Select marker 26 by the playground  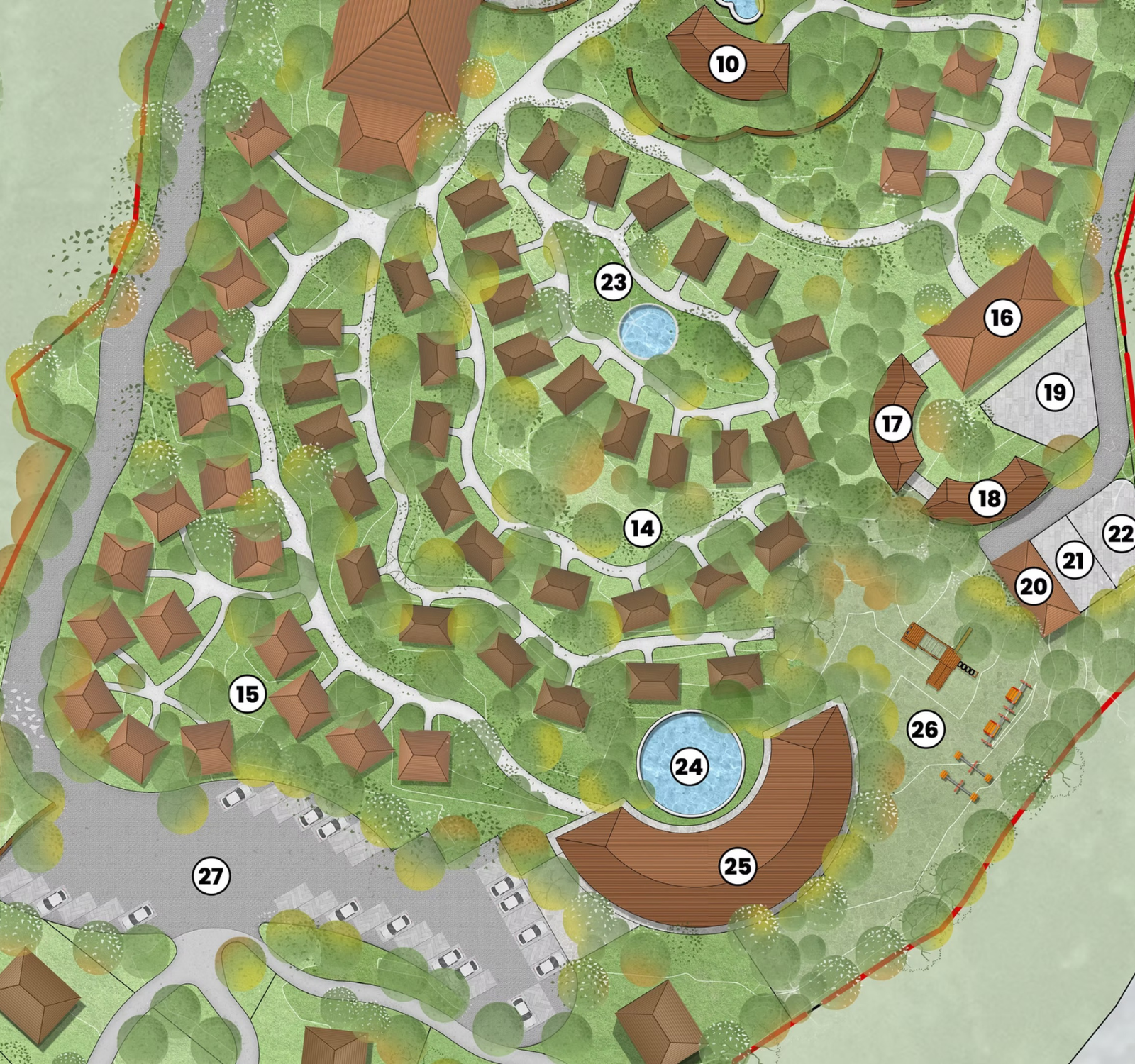(925, 729)
